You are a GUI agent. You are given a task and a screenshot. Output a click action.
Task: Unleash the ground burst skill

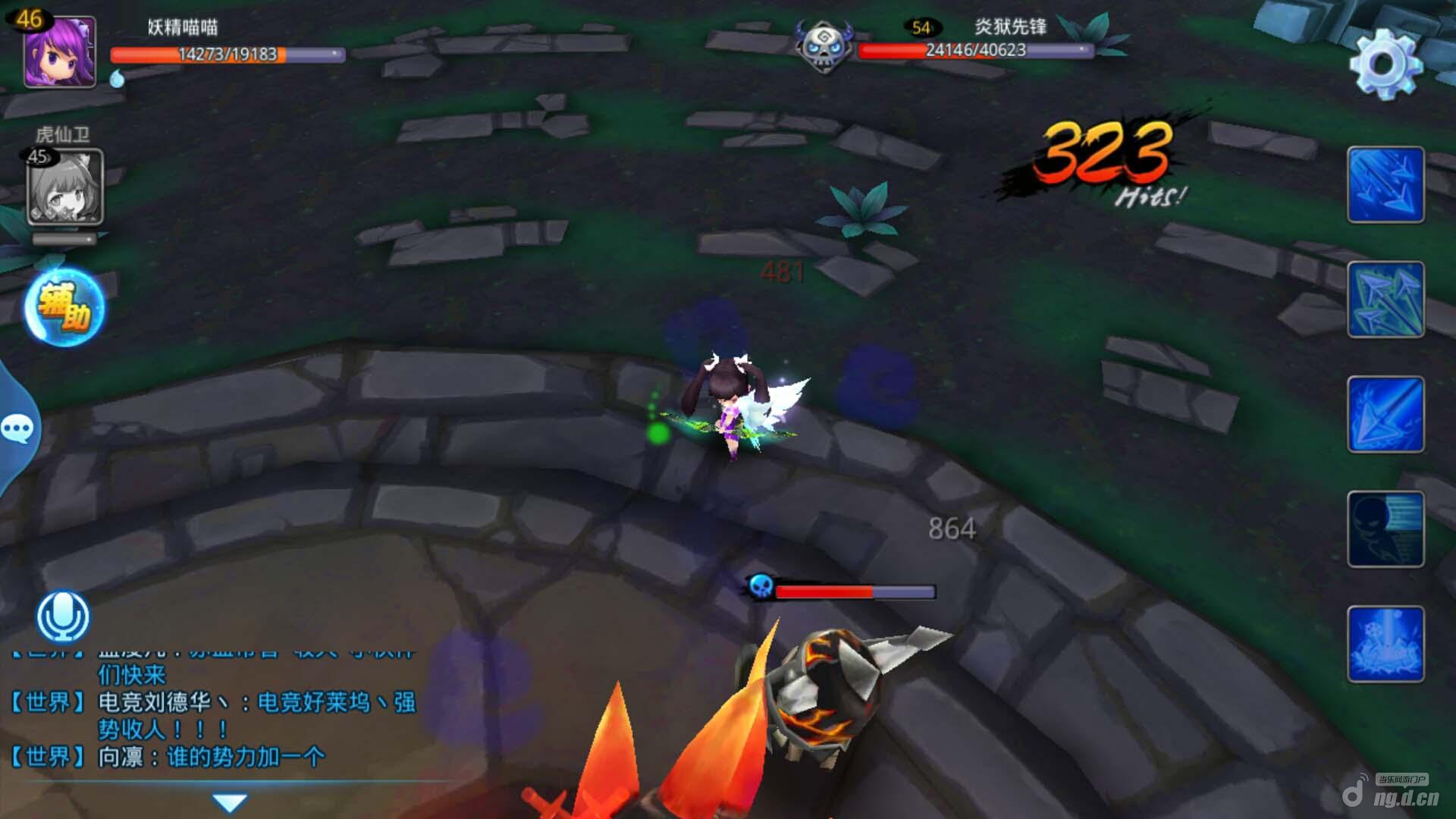[1385, 645]
